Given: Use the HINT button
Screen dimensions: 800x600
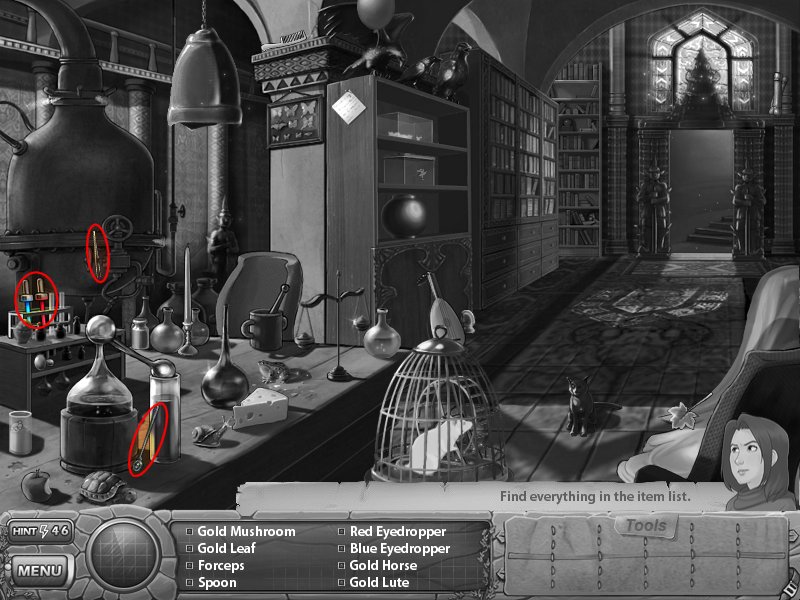Looking at the screenshot, I should click(41, 530).
